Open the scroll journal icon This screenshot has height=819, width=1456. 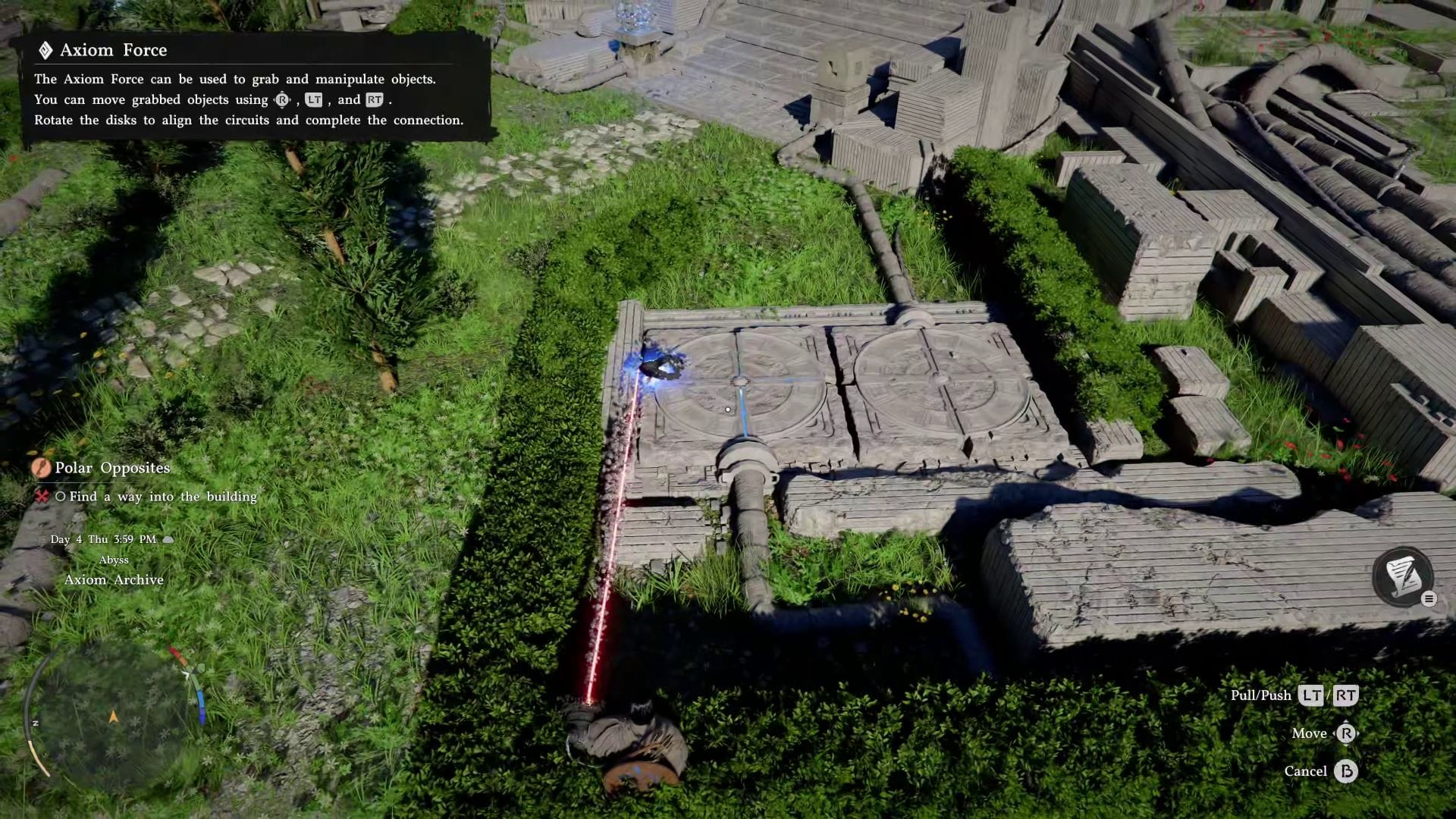click(1402, 576)
